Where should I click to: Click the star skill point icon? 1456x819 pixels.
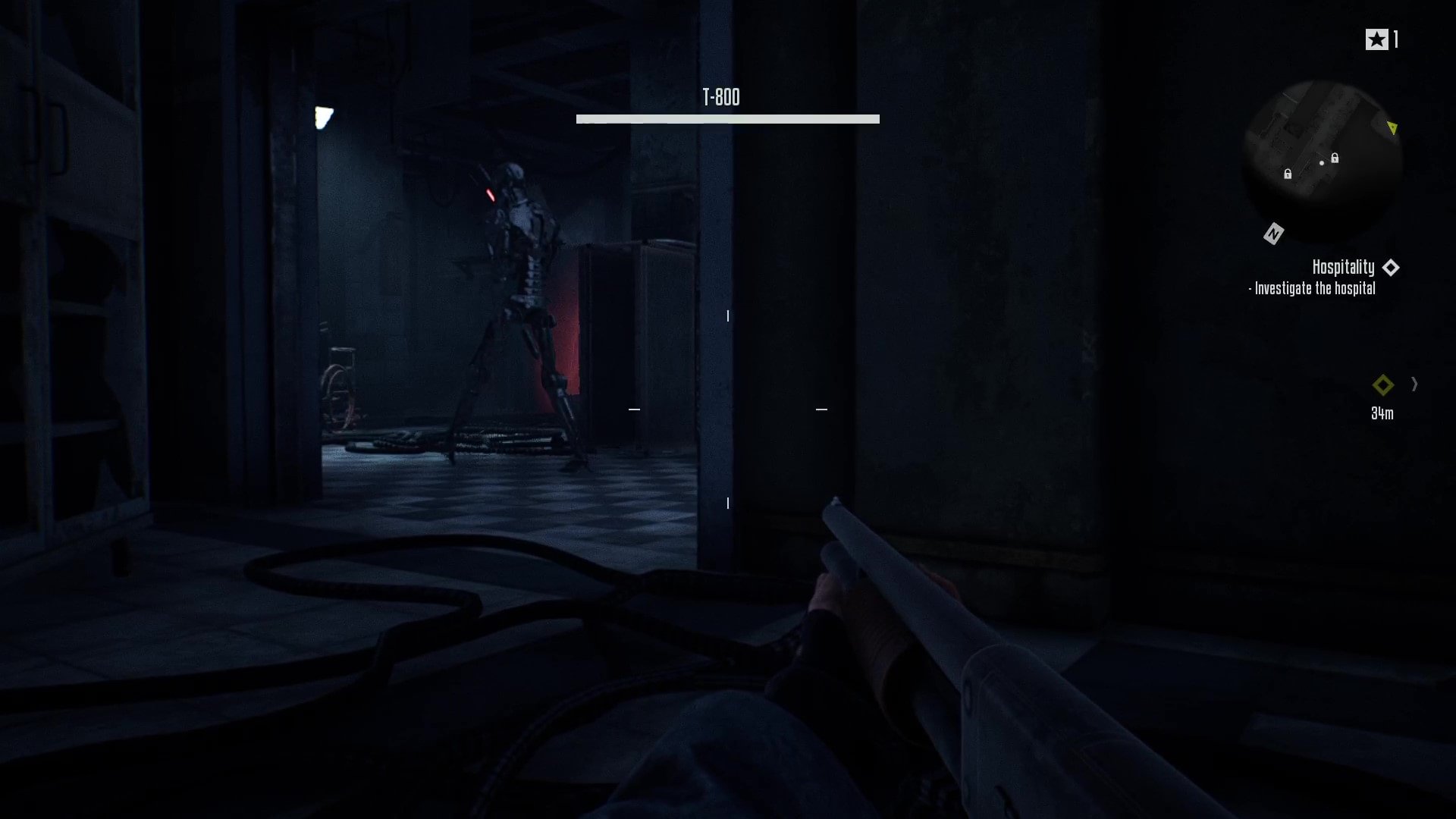click(1376, 39)
